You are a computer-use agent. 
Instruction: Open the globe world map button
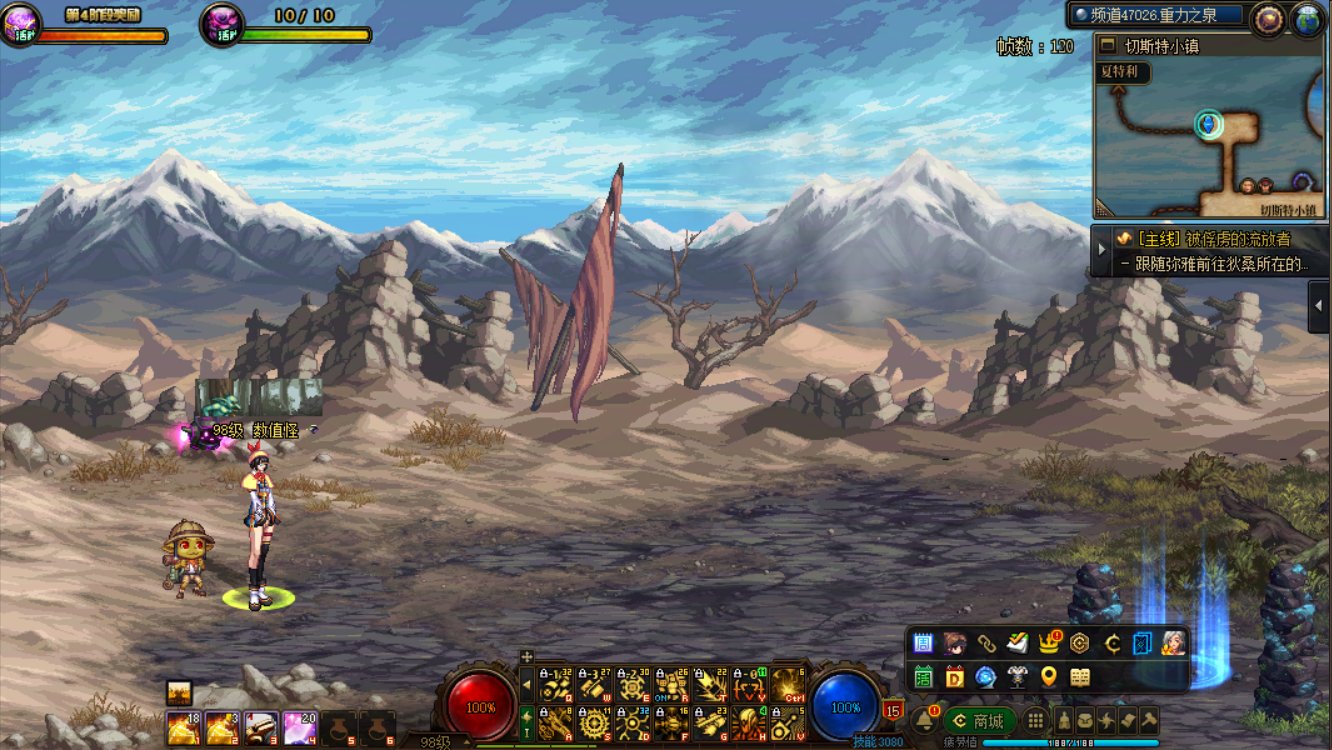[1308, 20]
